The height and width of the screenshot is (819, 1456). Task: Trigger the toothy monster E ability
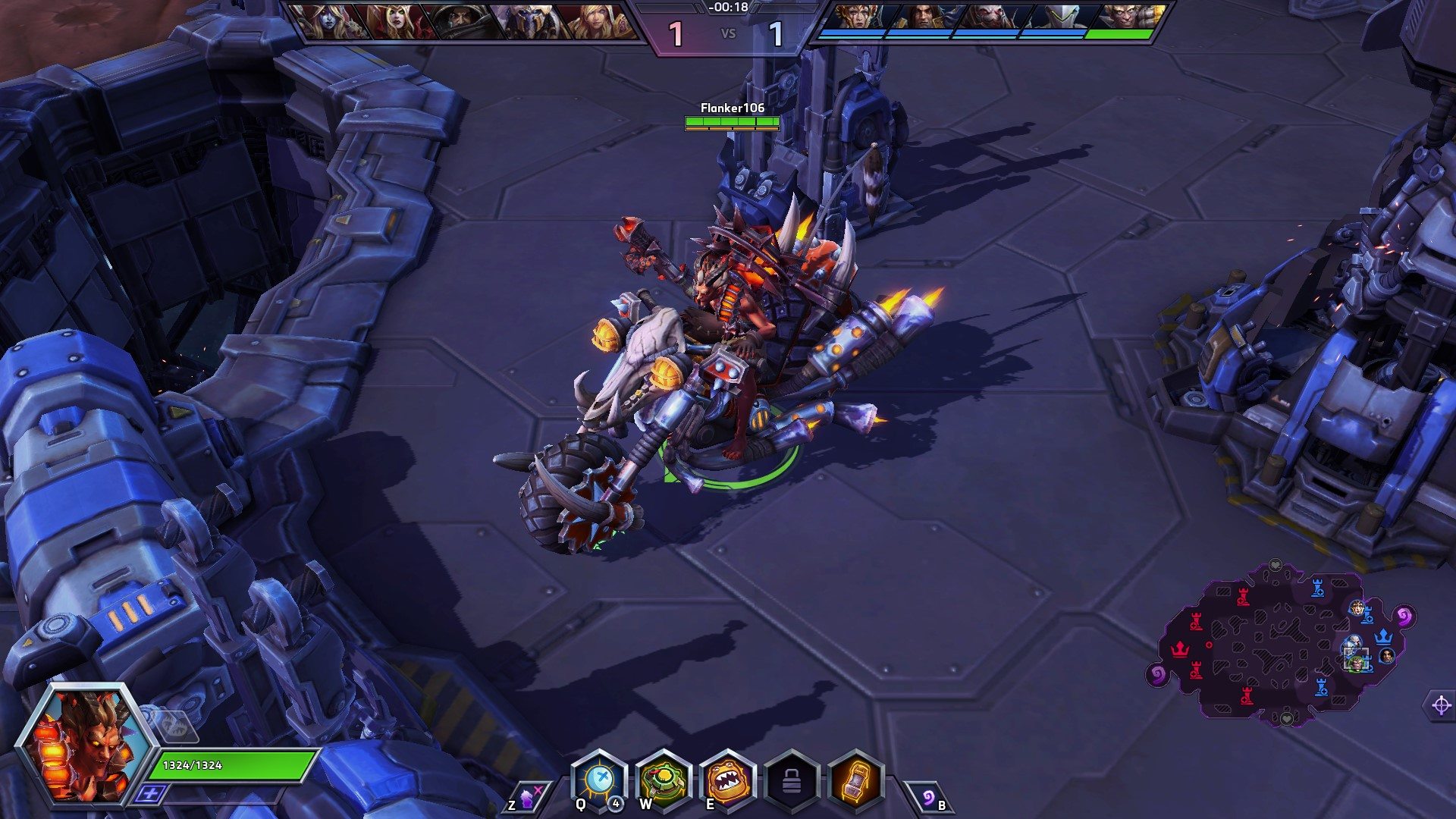point(727,780)
